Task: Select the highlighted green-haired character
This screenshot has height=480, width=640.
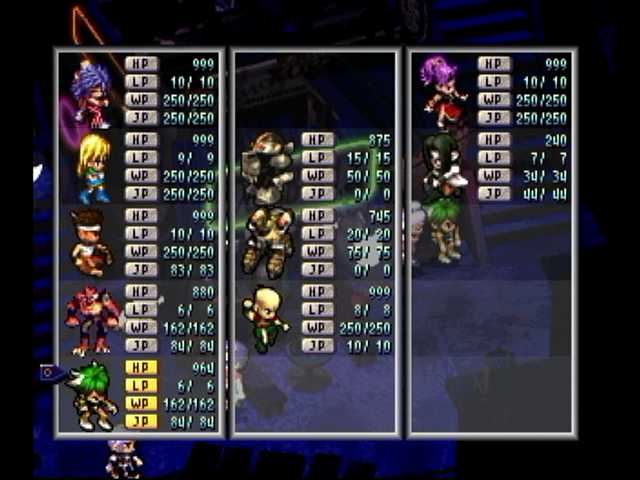Action: [92, 394]
